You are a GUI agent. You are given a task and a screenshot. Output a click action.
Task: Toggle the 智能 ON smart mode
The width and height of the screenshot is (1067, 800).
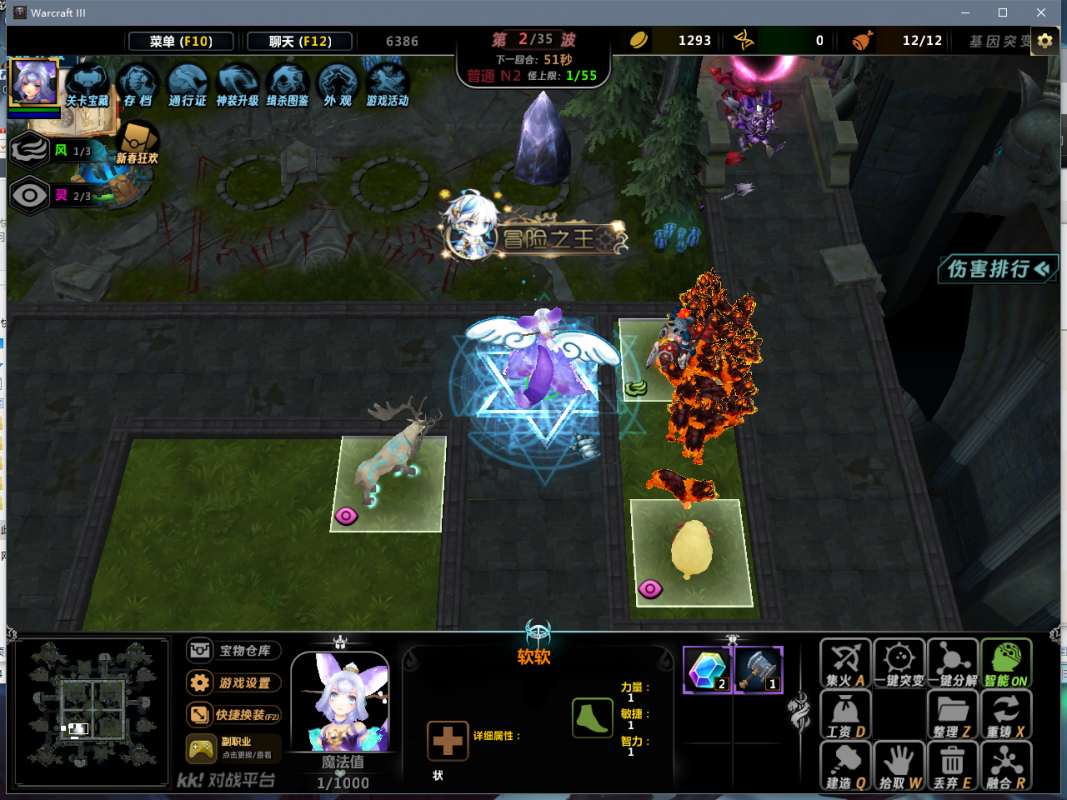[x=1005, y=665]
